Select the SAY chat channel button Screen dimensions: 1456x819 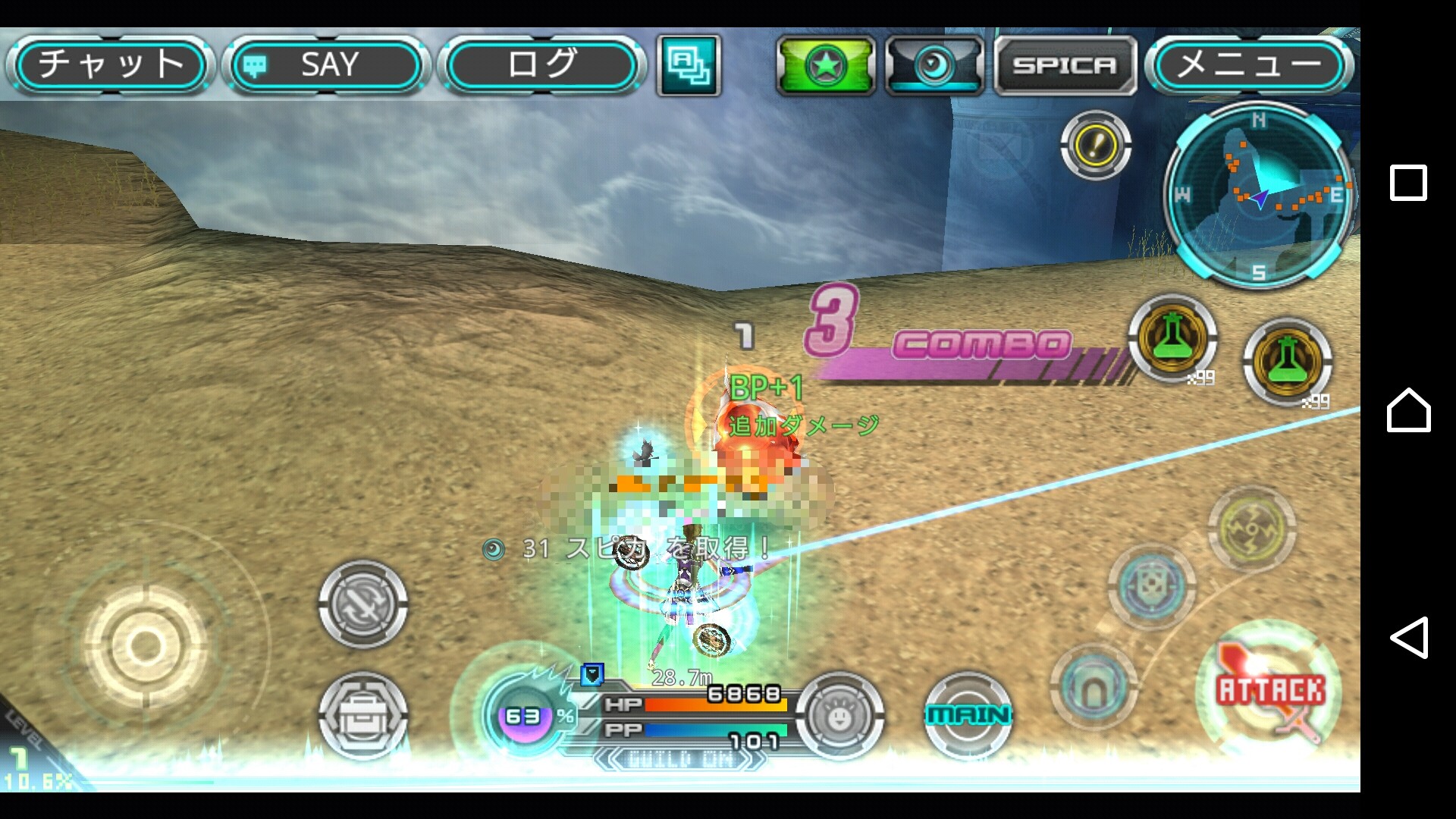326,64
